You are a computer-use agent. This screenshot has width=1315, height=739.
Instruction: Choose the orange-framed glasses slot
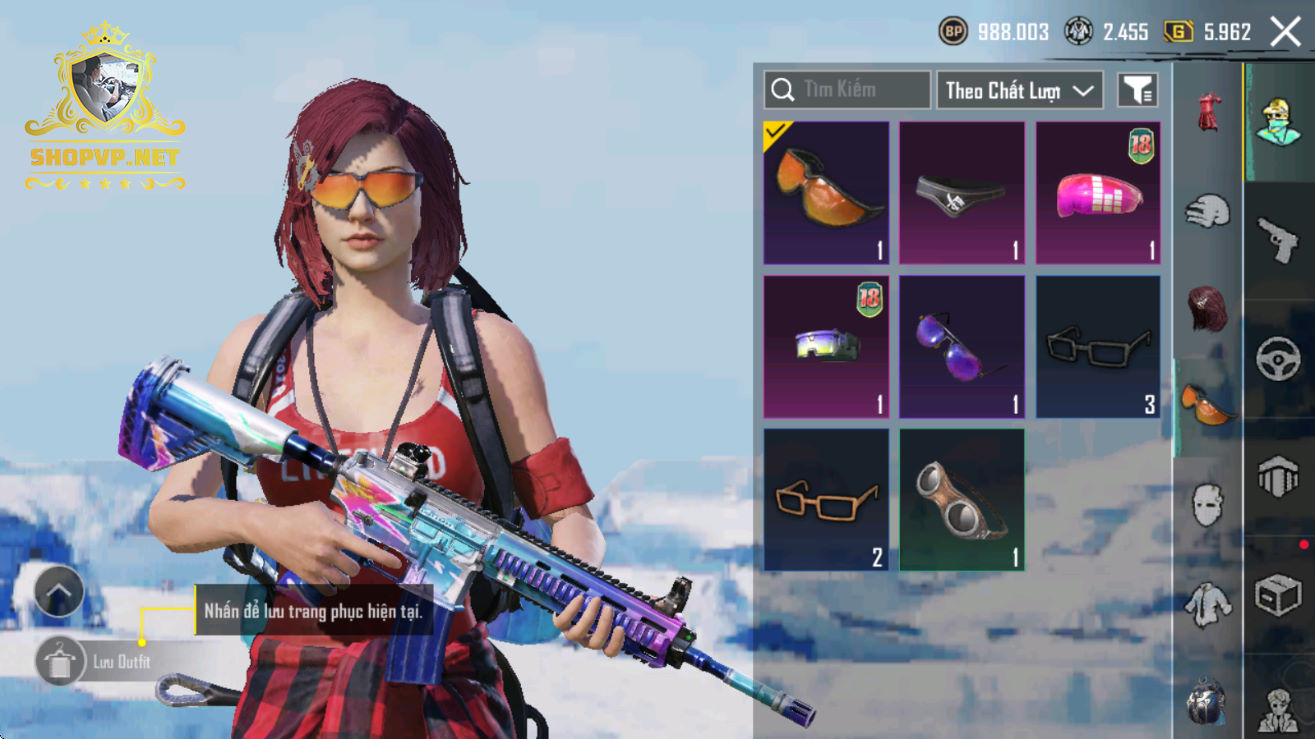[x=826, y=500]
